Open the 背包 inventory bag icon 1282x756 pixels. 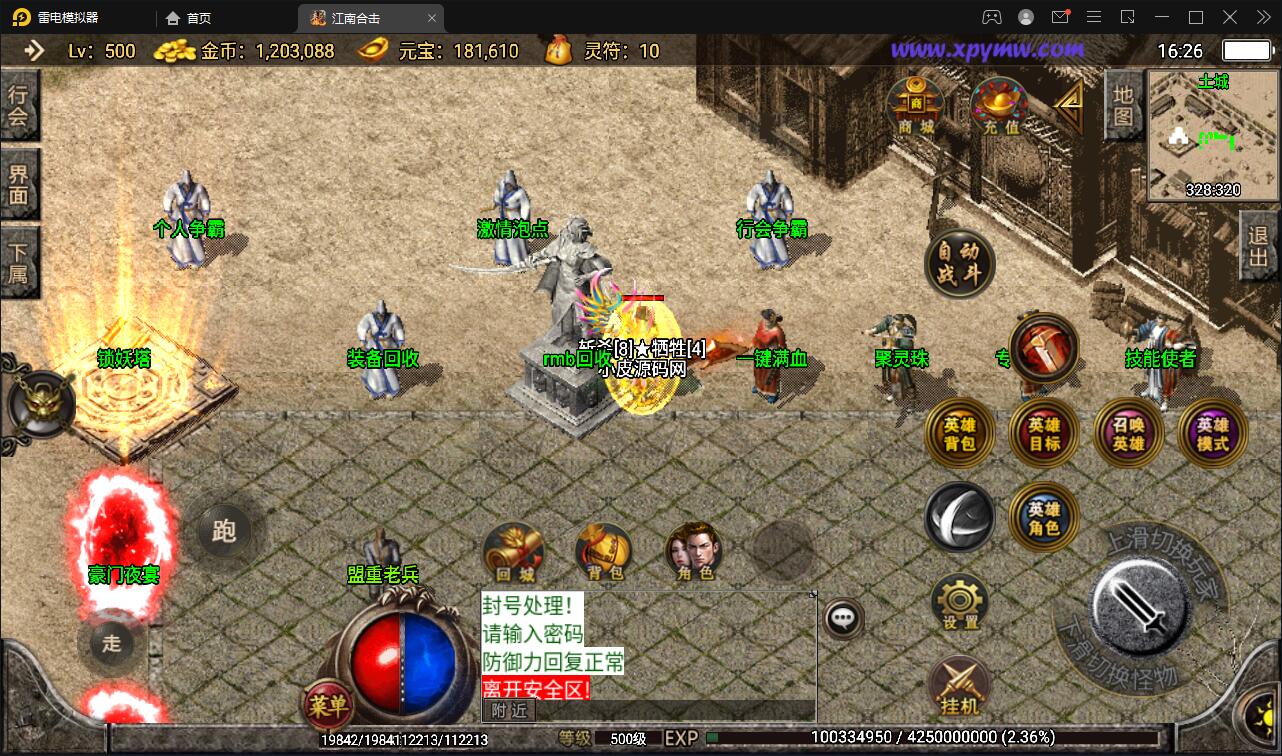[x=603, y=548]
